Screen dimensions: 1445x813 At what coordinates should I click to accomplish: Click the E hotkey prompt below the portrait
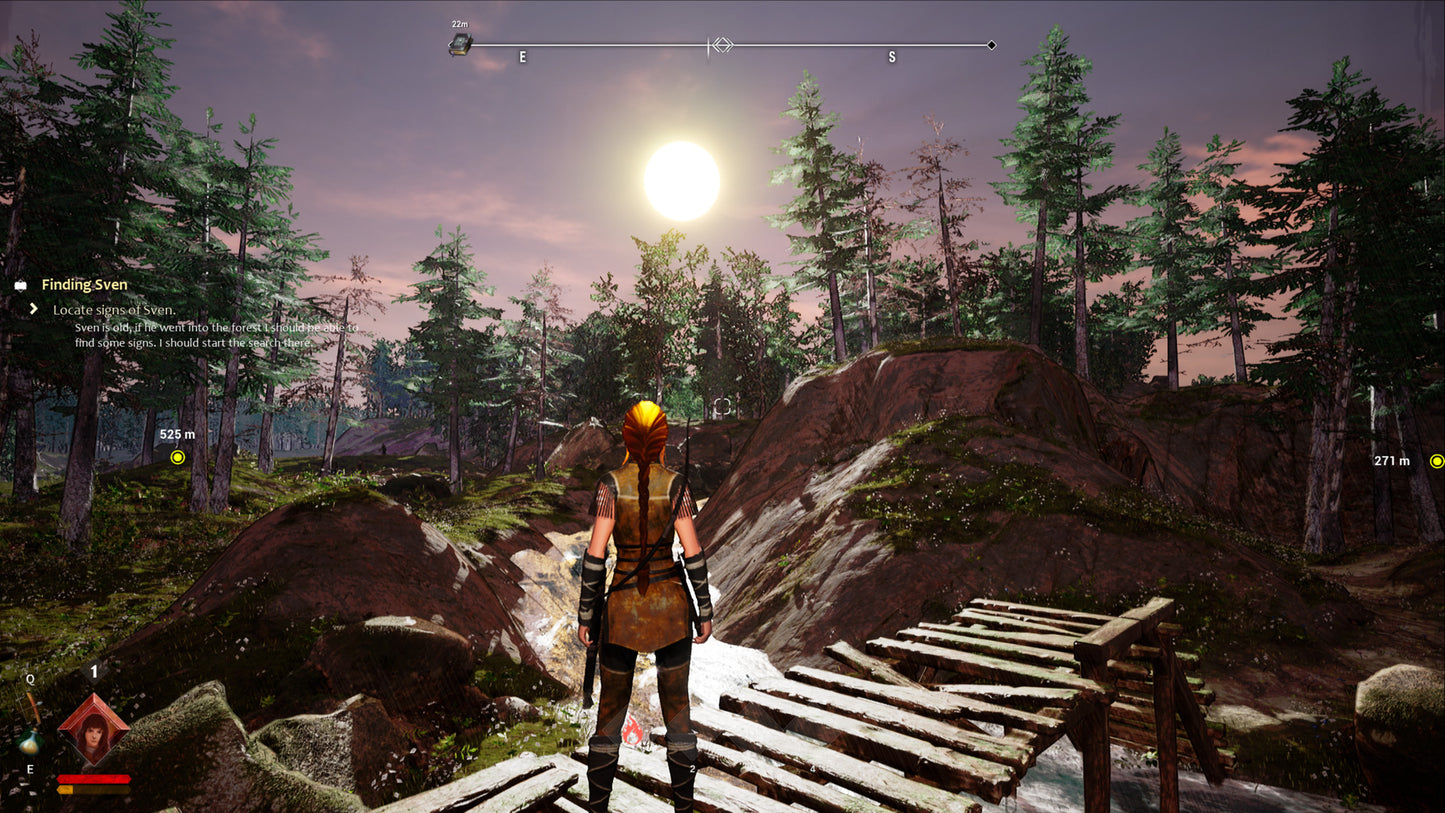(30, 770)
